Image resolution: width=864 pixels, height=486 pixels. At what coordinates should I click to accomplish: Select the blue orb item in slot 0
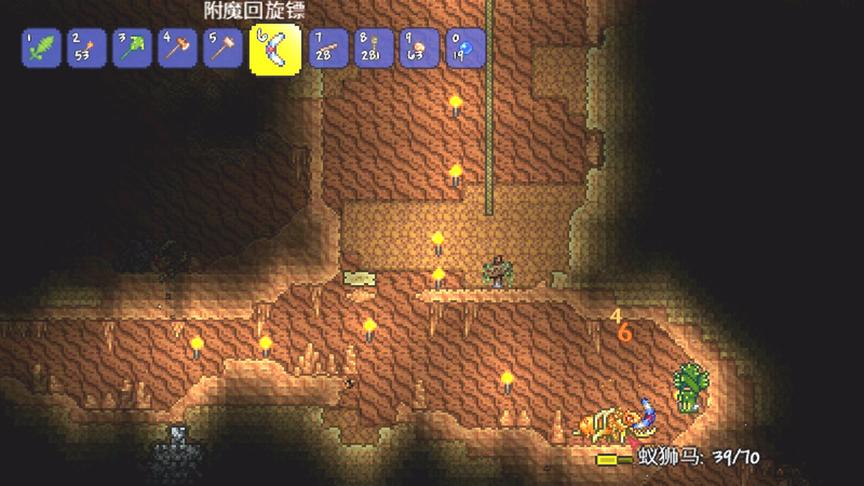point(463,48)
